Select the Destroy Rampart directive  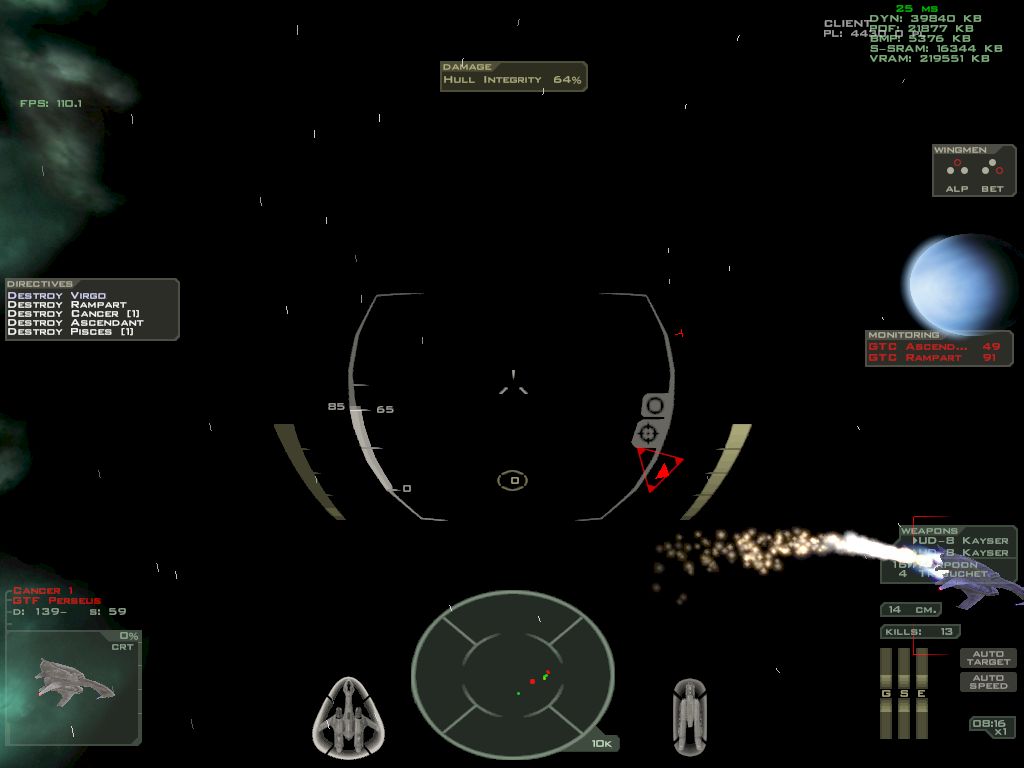pyautogui.click(x=66, y=305)
